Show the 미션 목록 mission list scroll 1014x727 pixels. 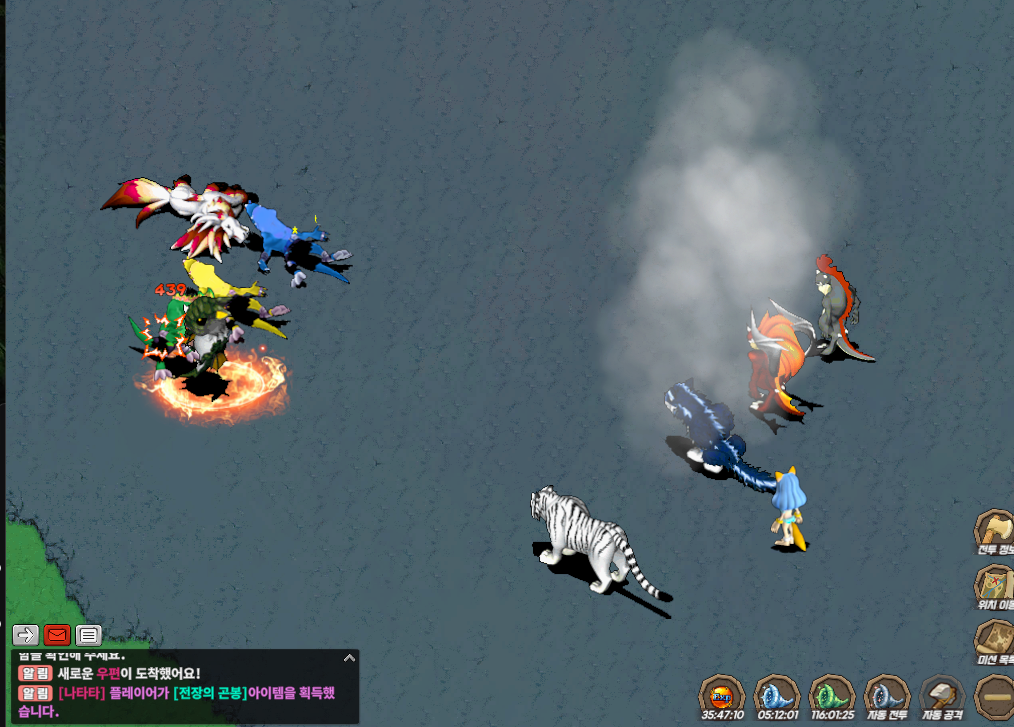[x=994, y=640]
